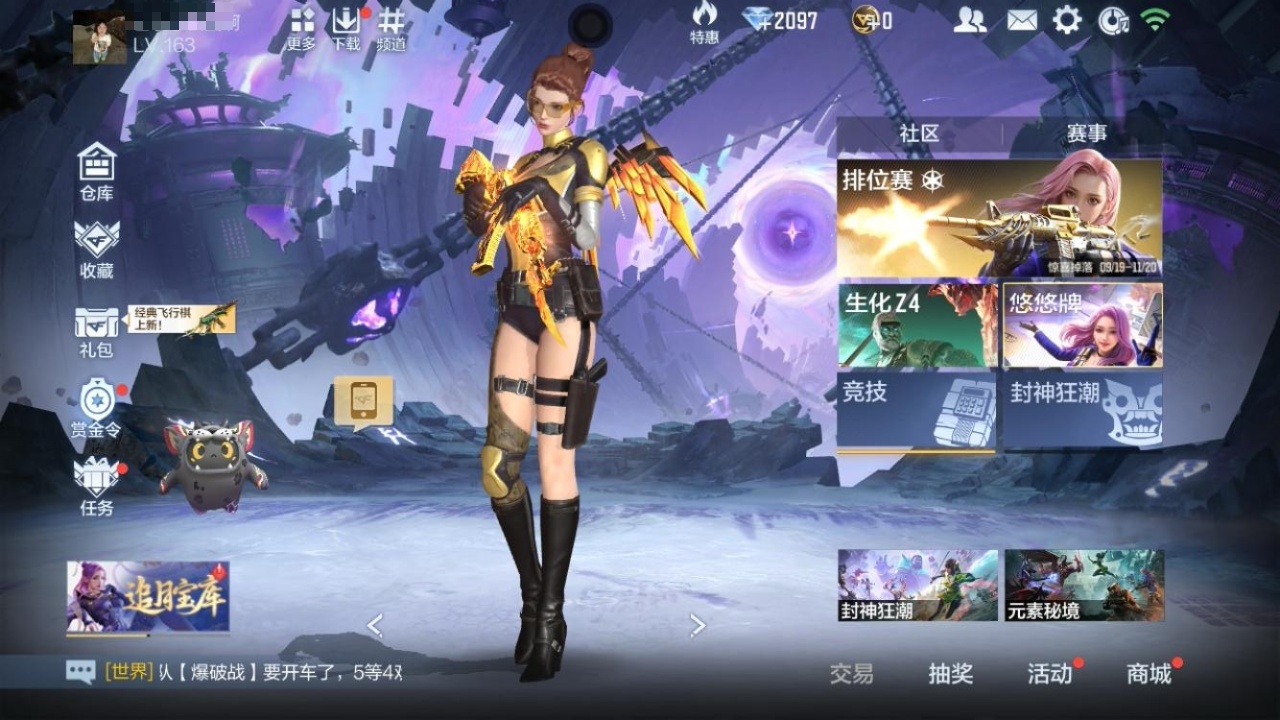
Task: Open the 赏金令 bounty pass
Action: [97, 408]
